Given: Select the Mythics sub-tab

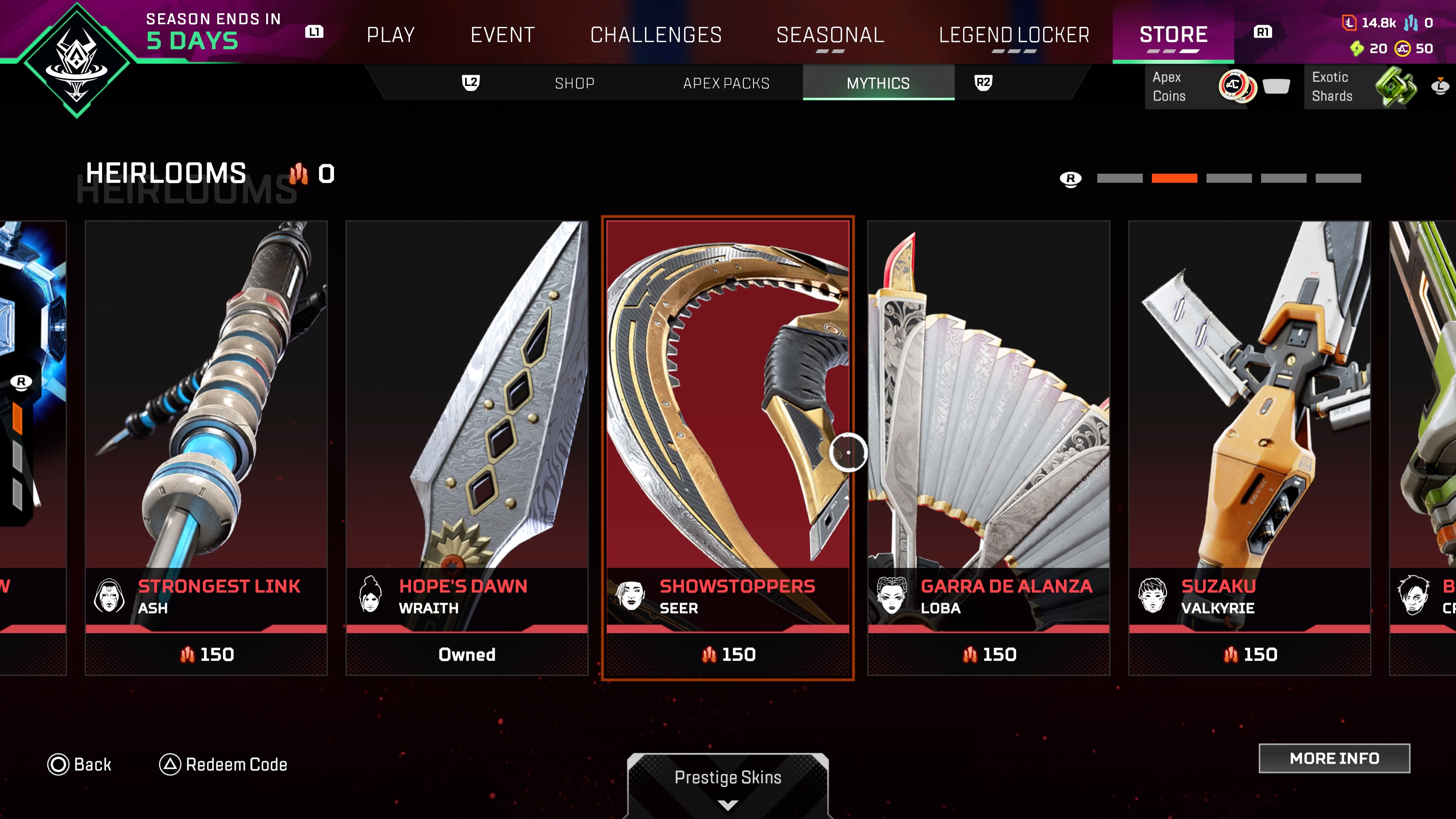Looking at the screenshot, I should pos(878,83).
